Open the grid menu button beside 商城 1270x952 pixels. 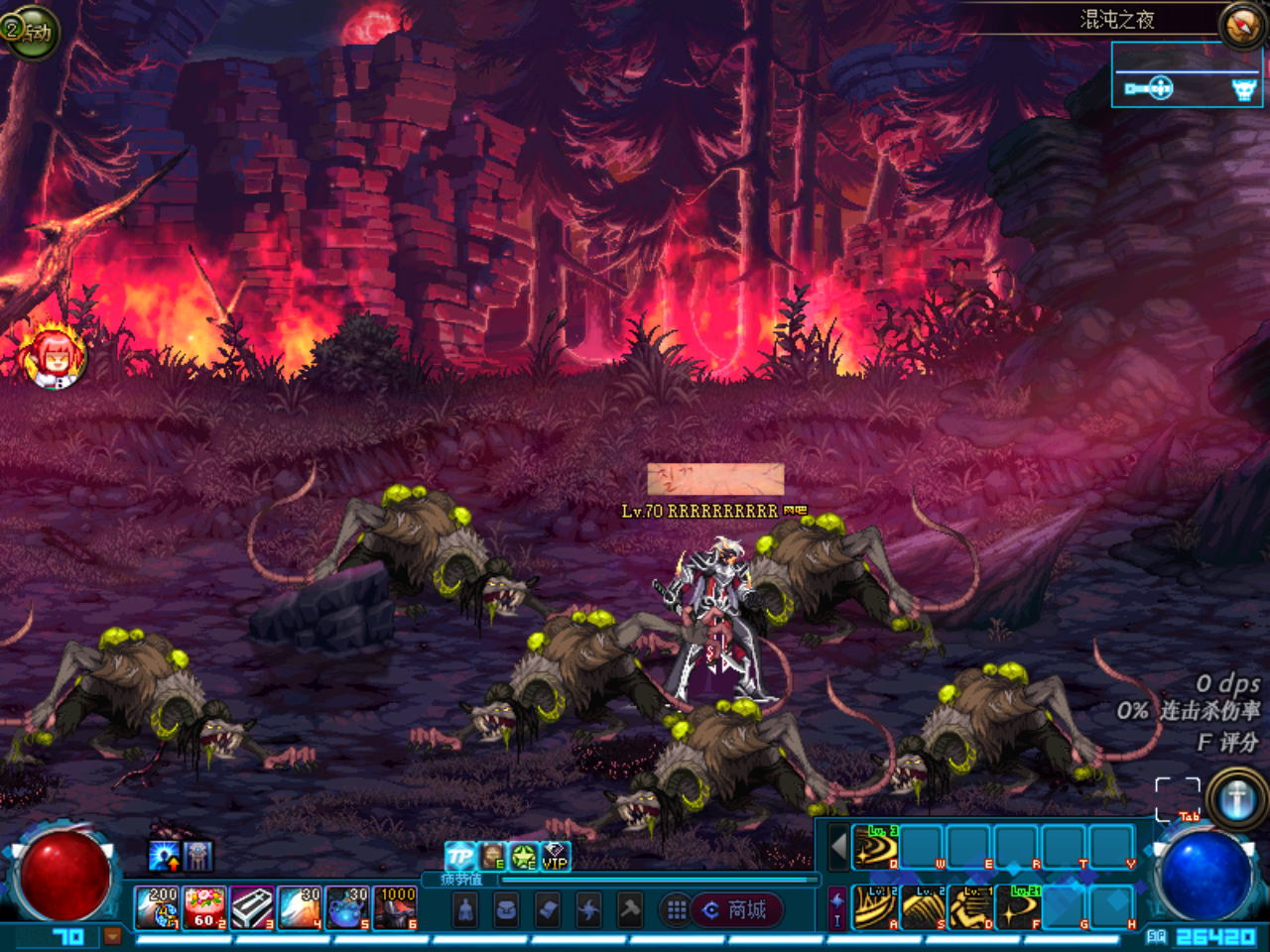pyautogui.click(x=677, y=909)
